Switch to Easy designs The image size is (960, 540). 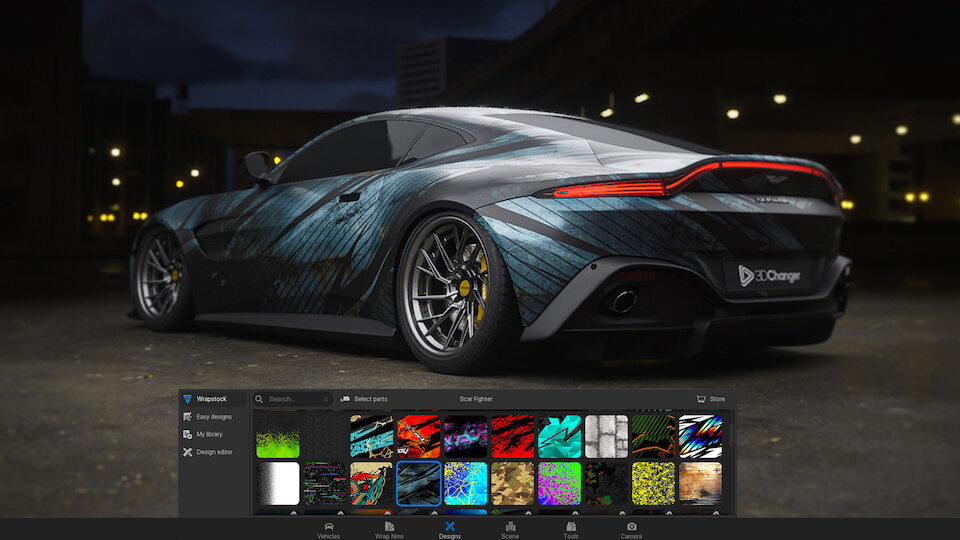click(x=213, y=416)
